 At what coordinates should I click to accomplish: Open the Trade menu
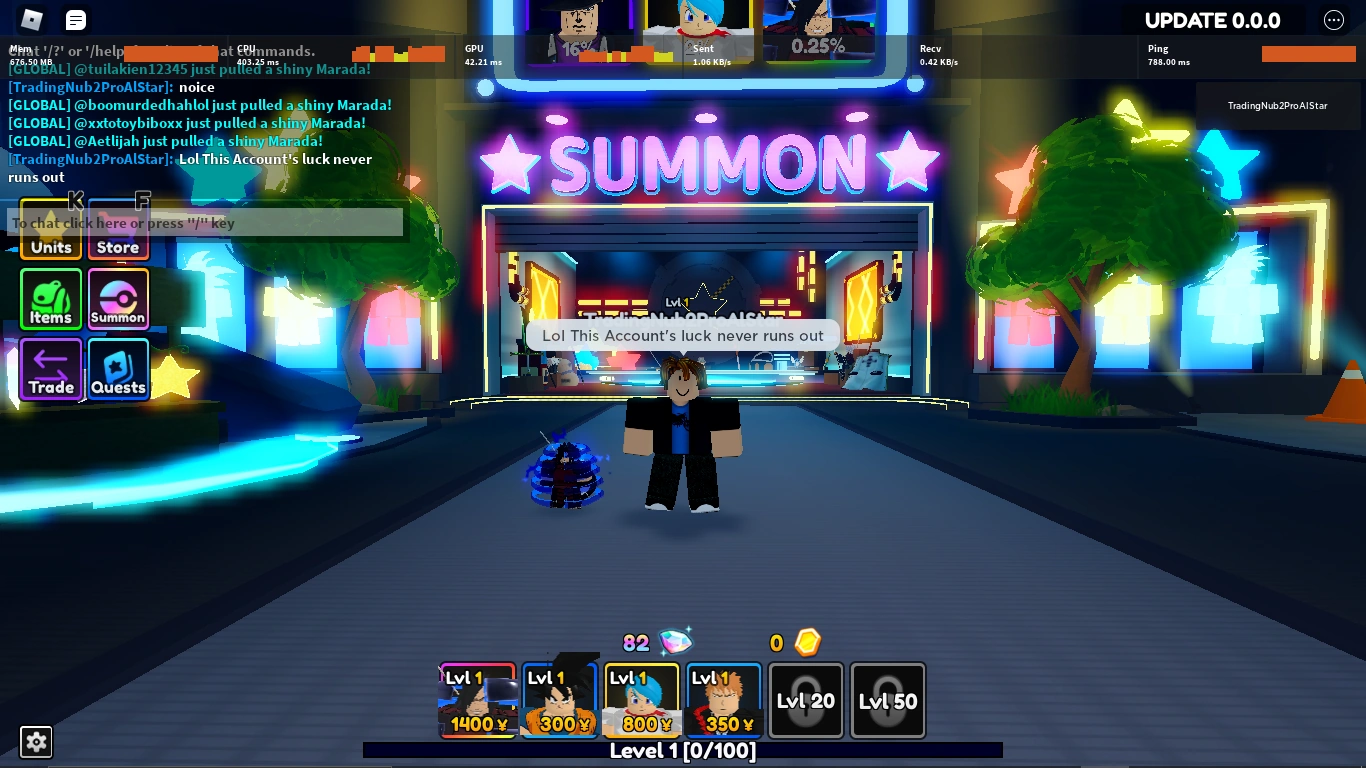[x=51, y=369]
